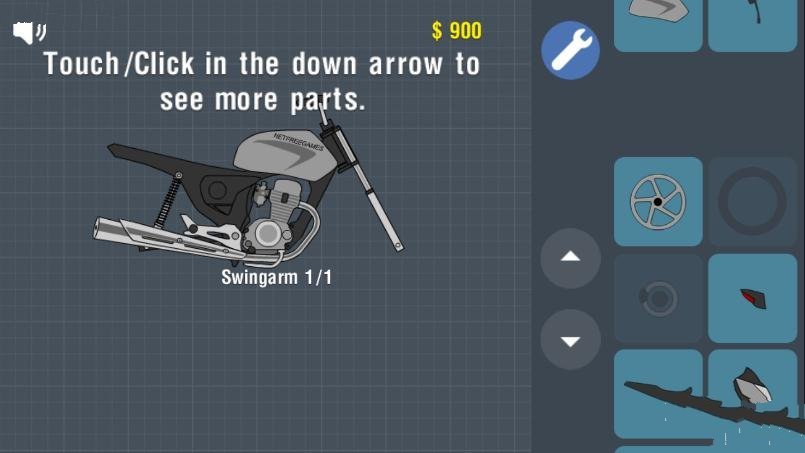Select the spoked wheel rim part
Screen dimensions: 805x453
657,201
